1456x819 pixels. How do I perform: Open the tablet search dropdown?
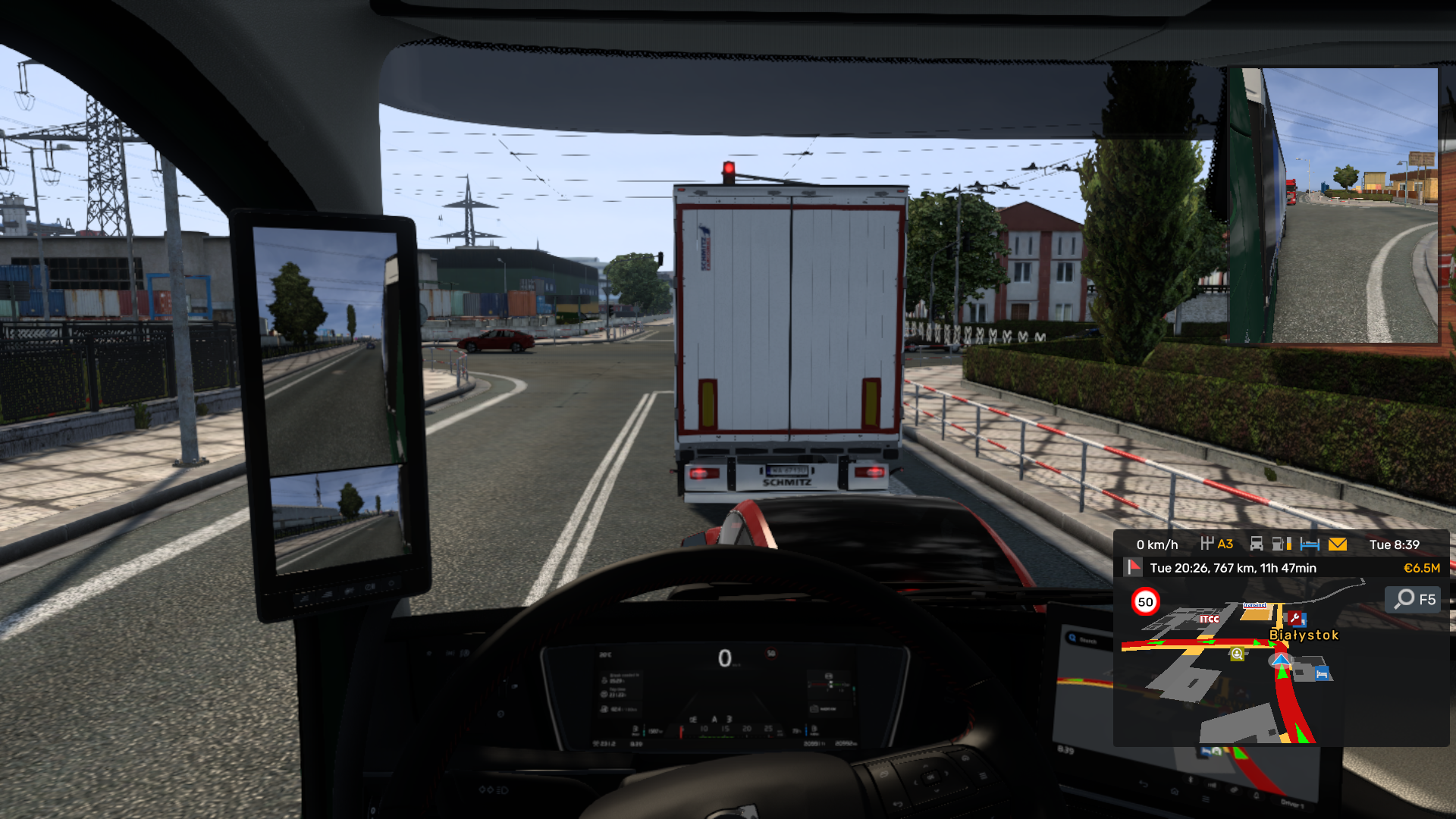[x=1072, y=636]
